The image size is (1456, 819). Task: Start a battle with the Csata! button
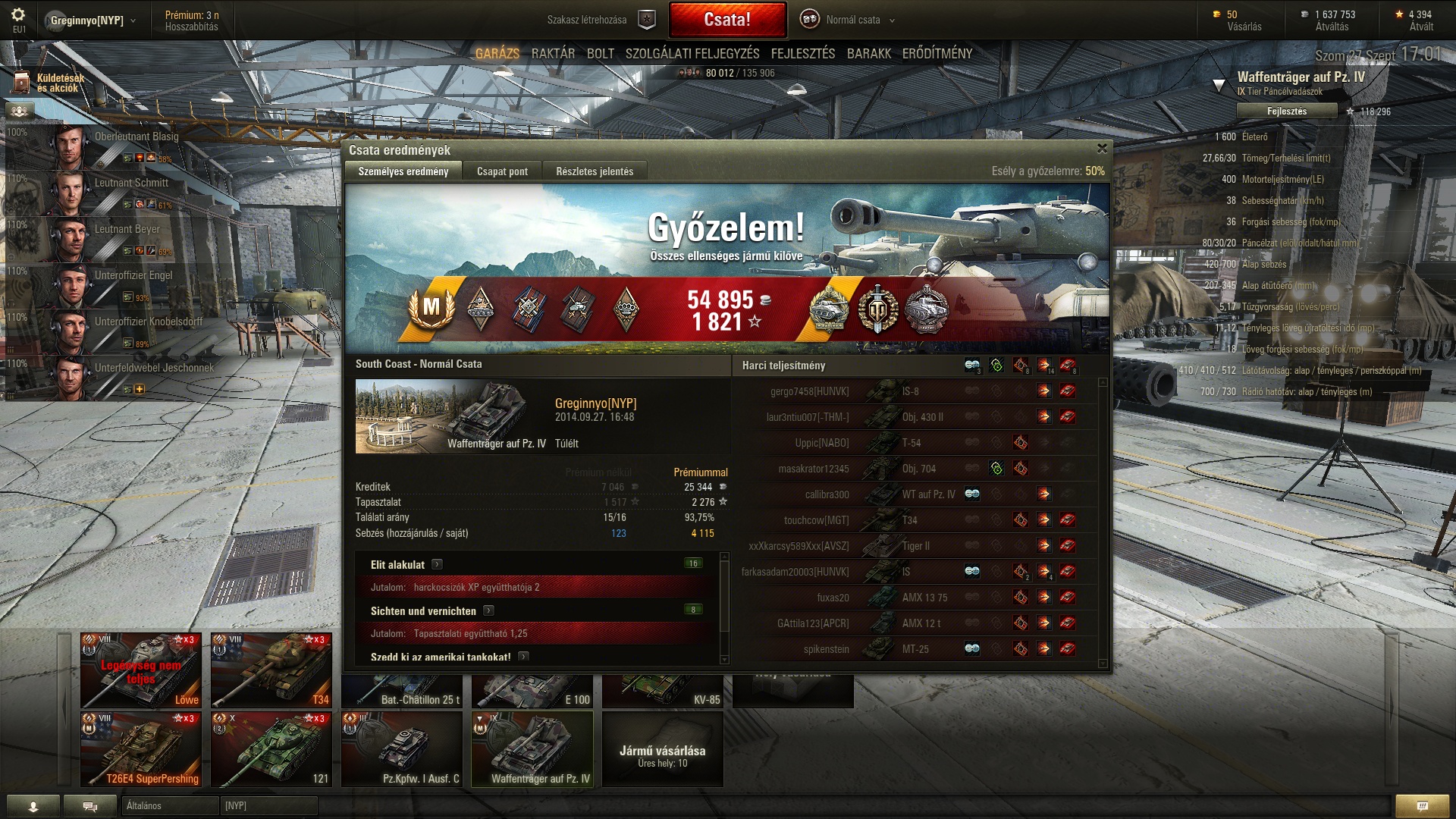click(x=726, y=20)
